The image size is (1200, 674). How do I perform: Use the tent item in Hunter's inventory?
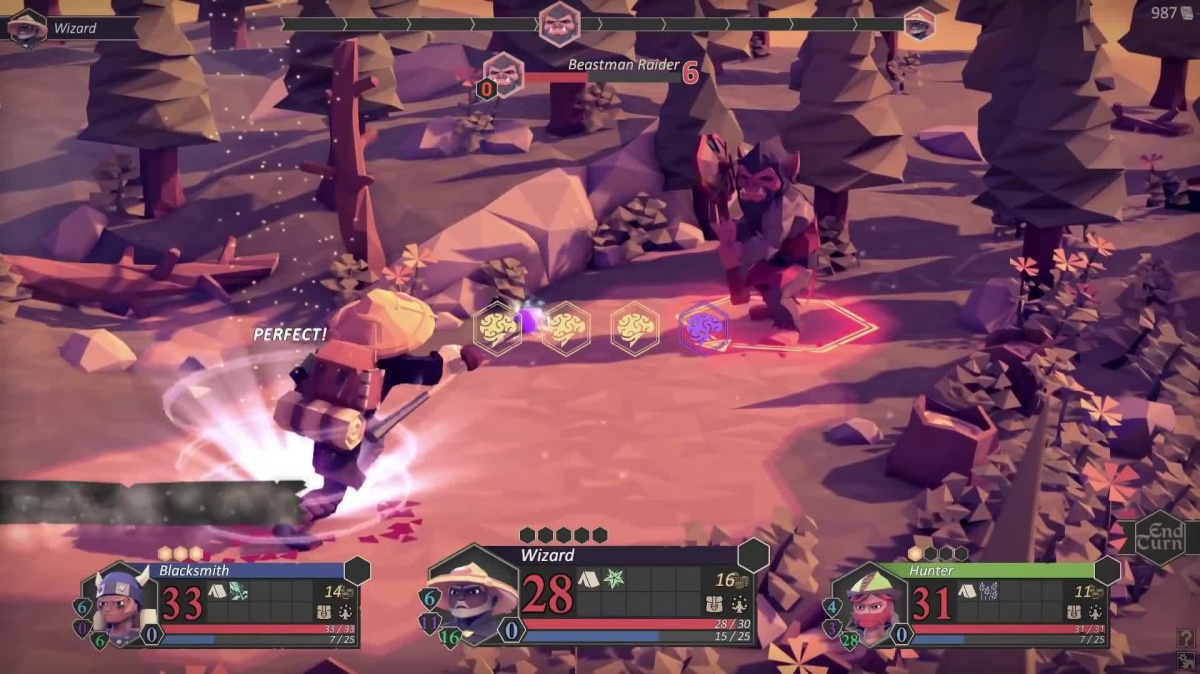(x=967, y=591)
